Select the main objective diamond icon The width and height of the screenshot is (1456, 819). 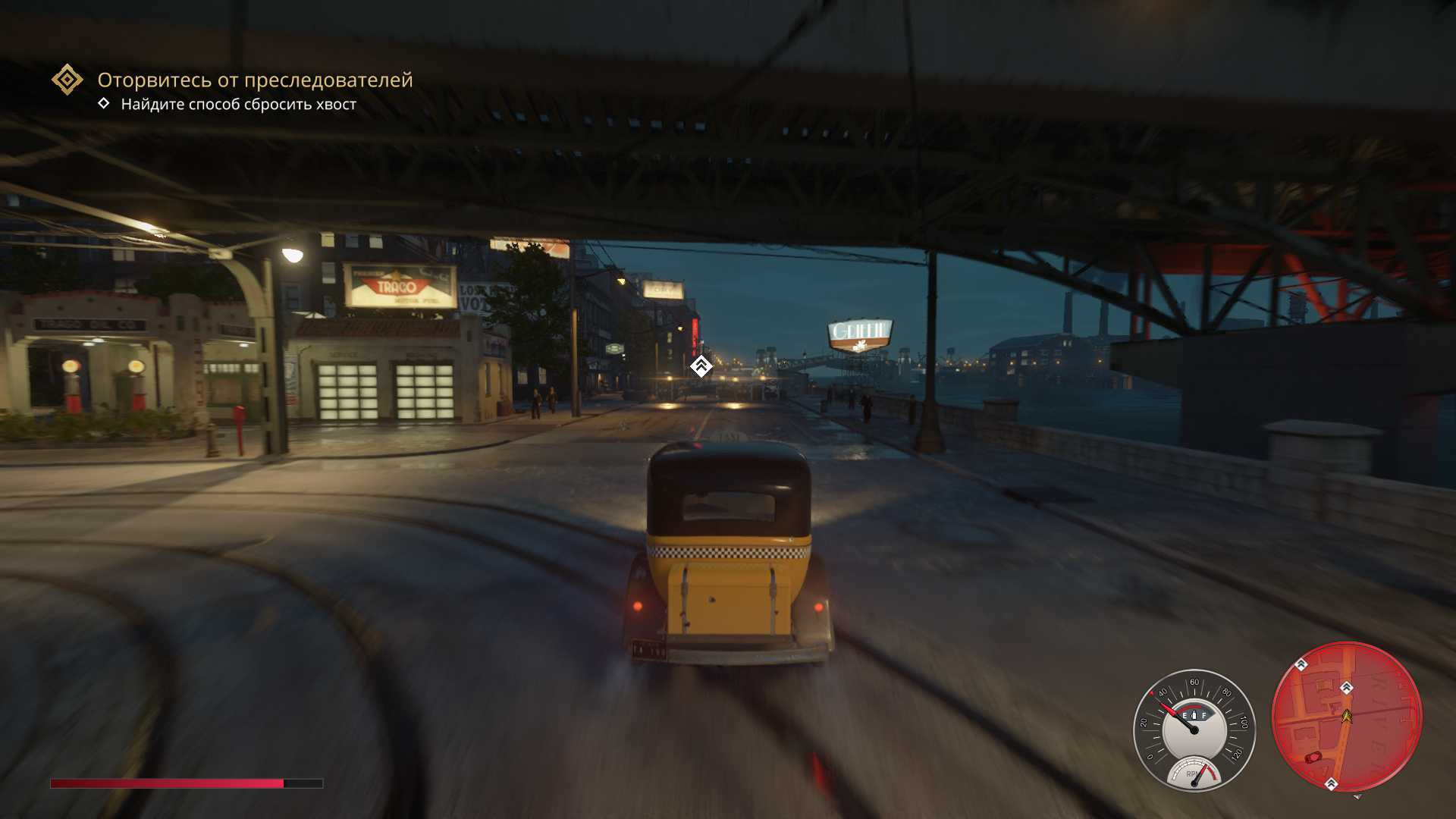(67, 80)
